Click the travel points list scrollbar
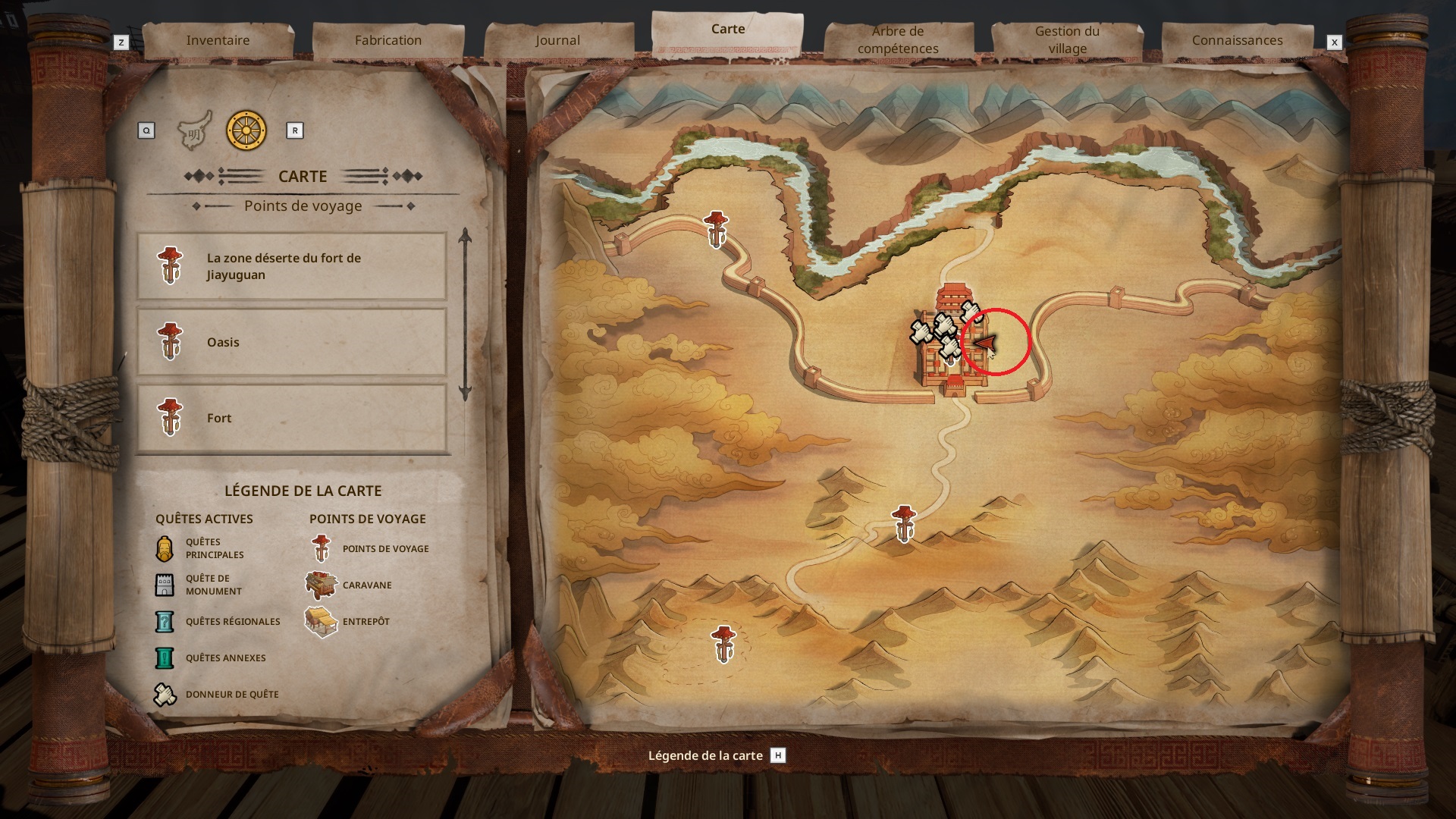Viewport: 1456px width, 819px height. tap(465, 315)
